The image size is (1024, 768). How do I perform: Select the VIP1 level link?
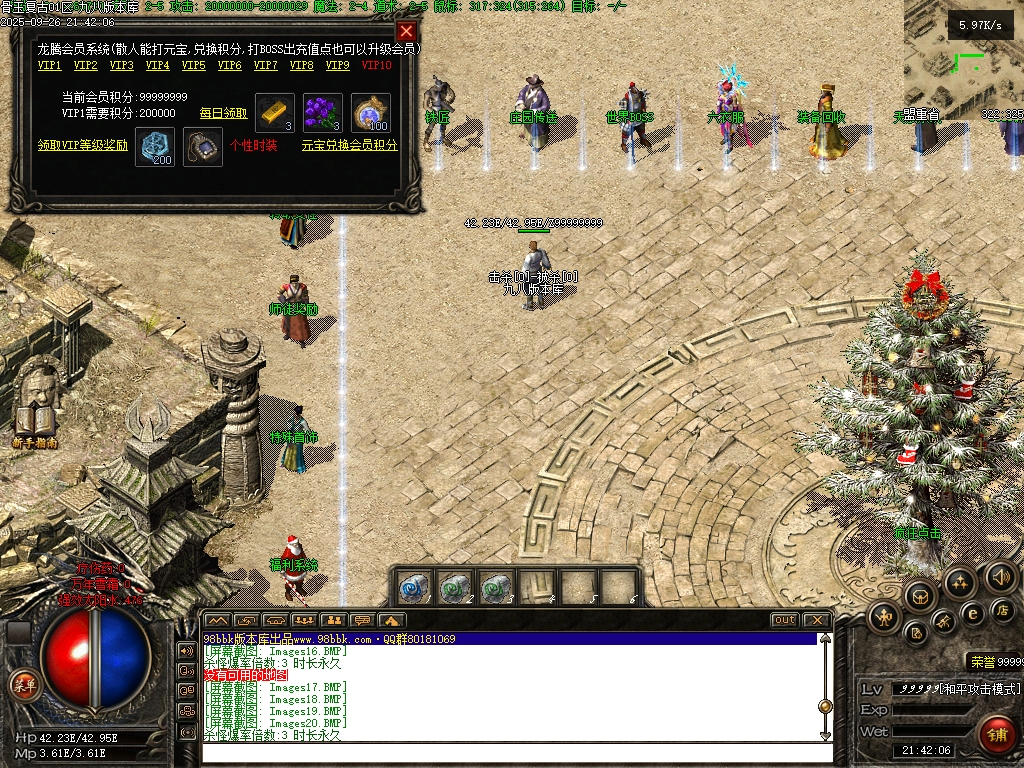click(50, 66)
